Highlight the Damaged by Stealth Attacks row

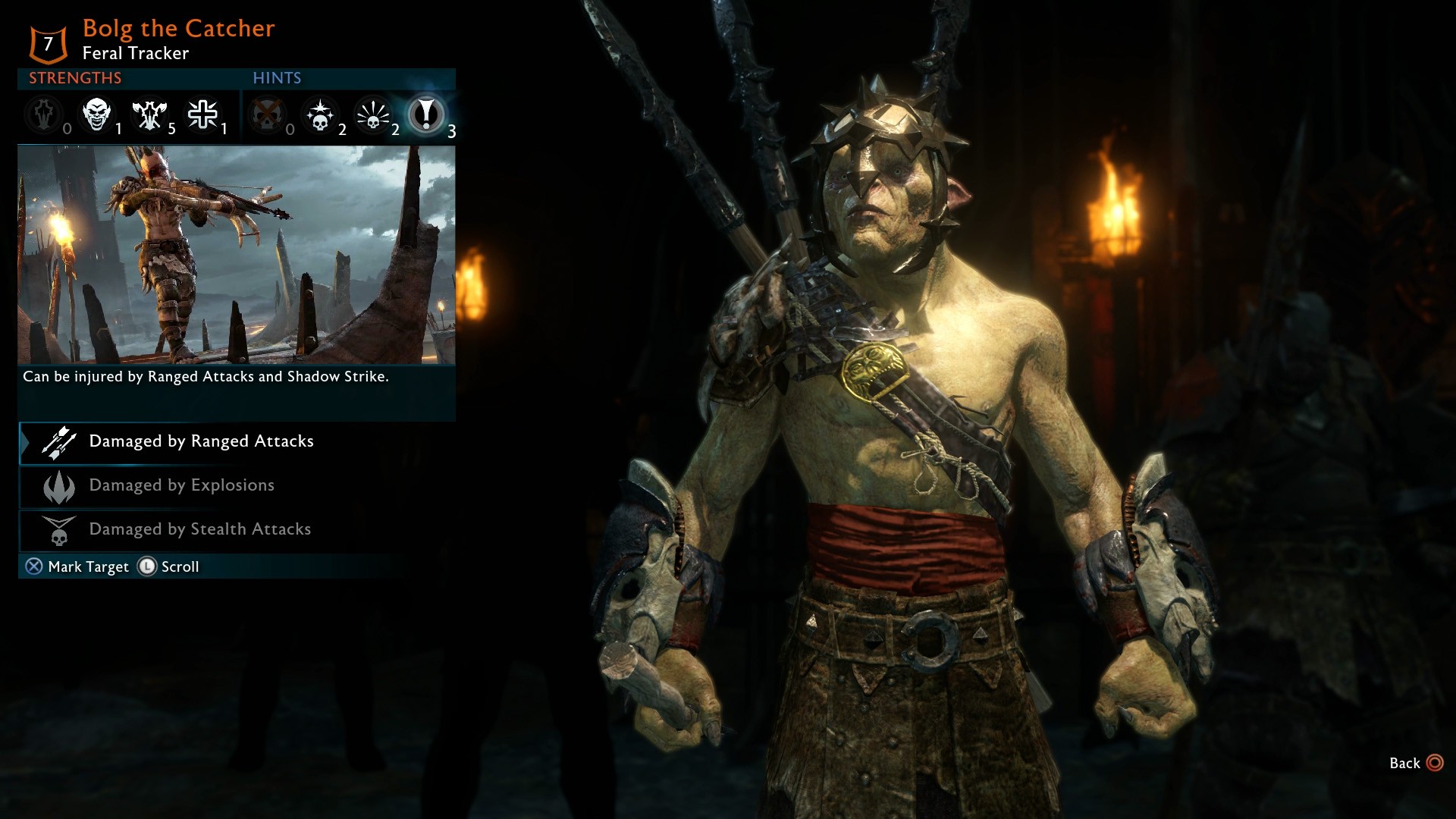(199, 530)
